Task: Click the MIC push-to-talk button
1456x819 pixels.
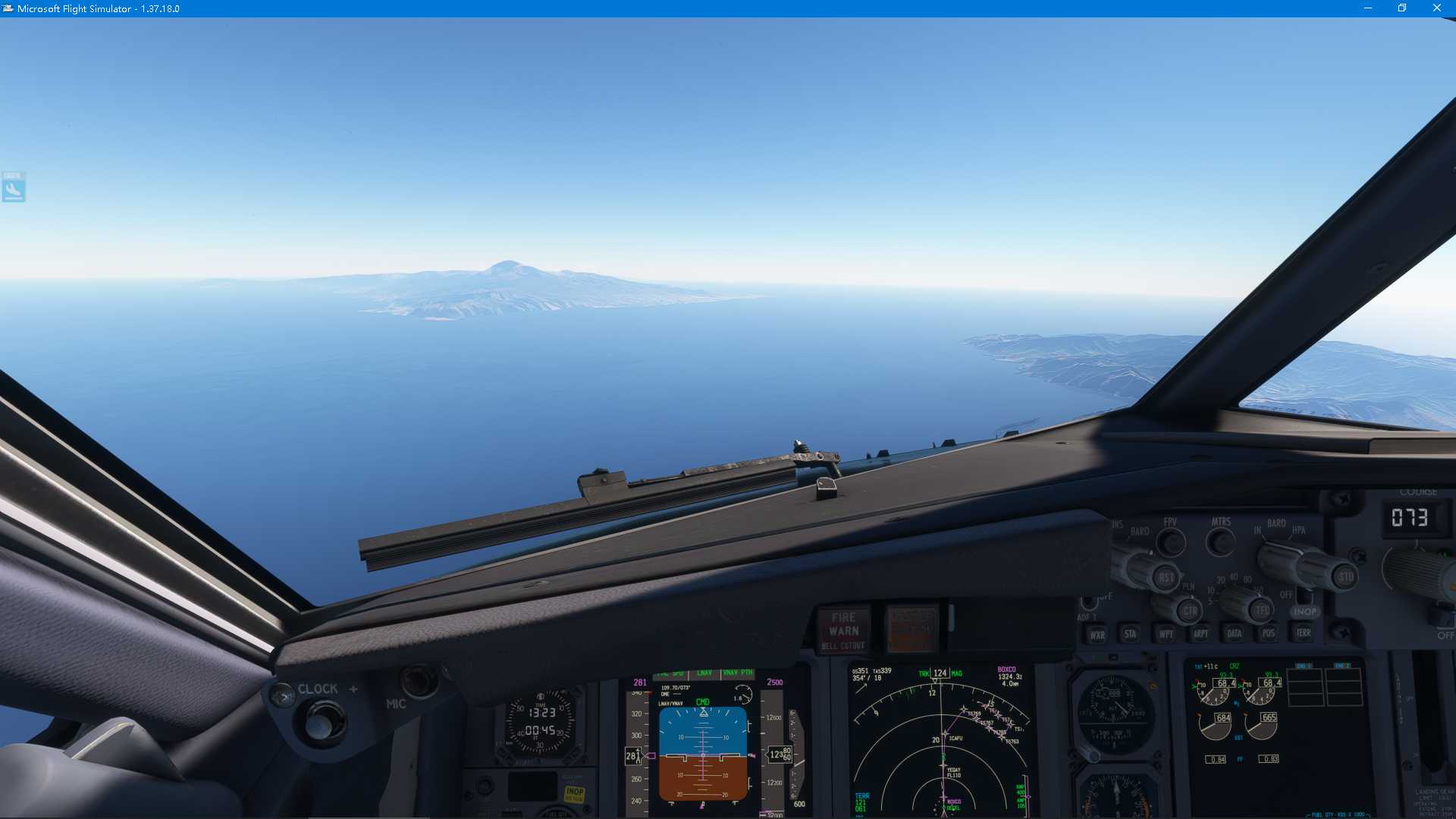Action: click(x=418, y=680)
